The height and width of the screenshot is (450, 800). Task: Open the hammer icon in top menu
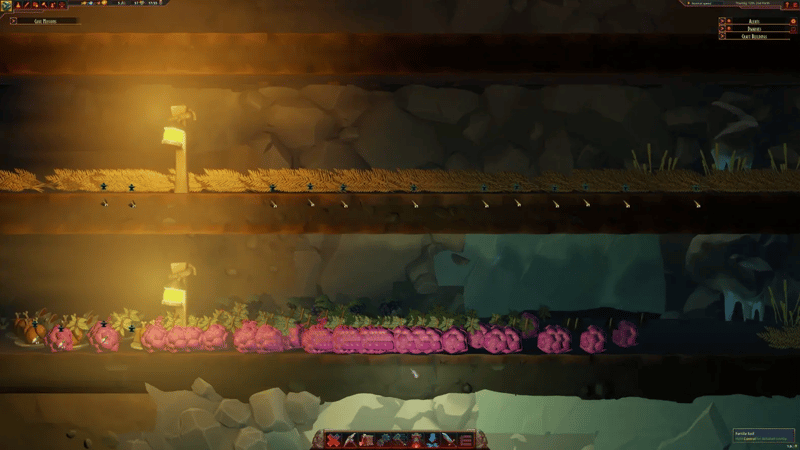point(44,5)
